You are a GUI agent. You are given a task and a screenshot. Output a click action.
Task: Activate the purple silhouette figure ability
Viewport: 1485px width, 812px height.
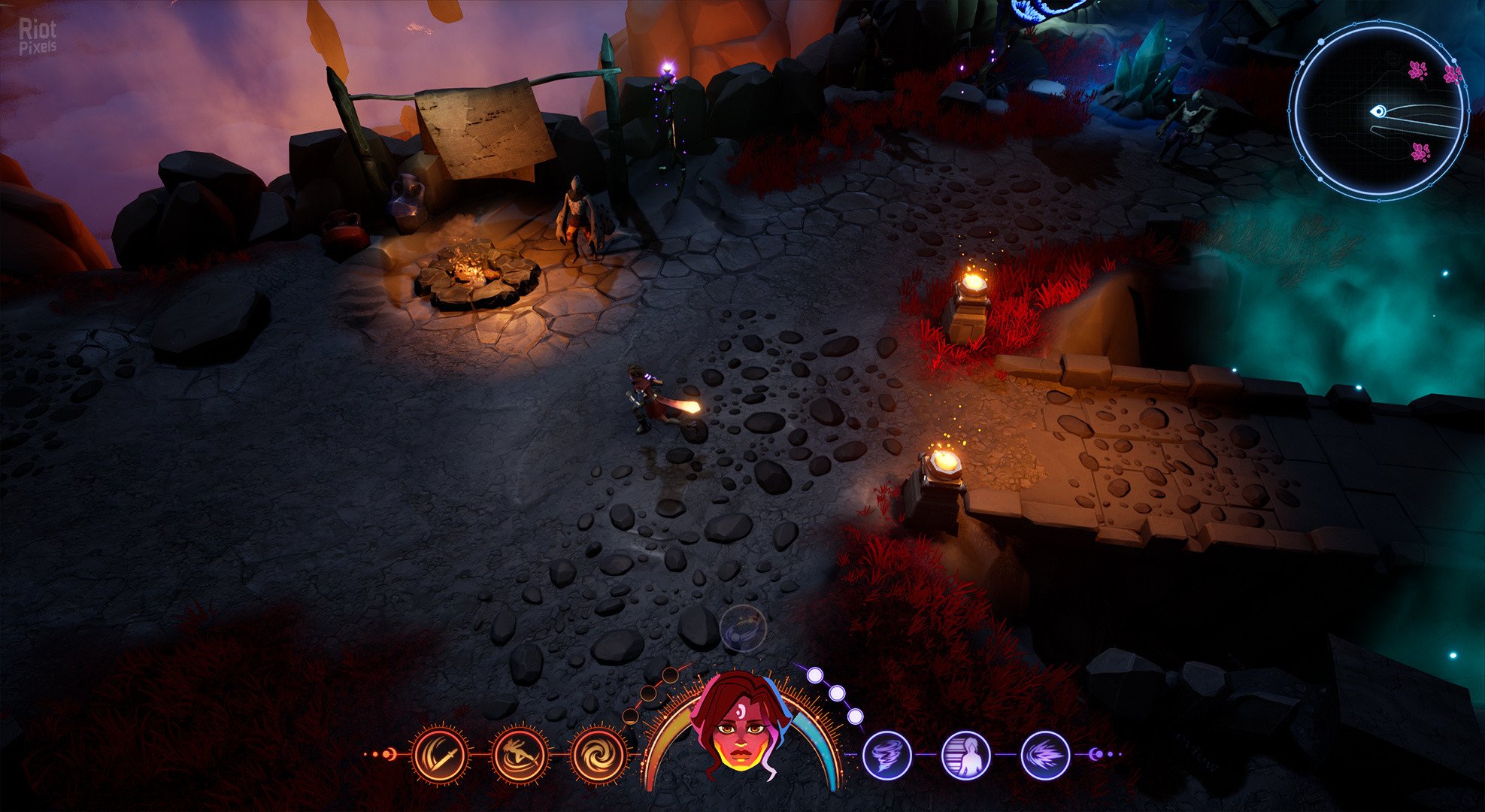[966, 754]
